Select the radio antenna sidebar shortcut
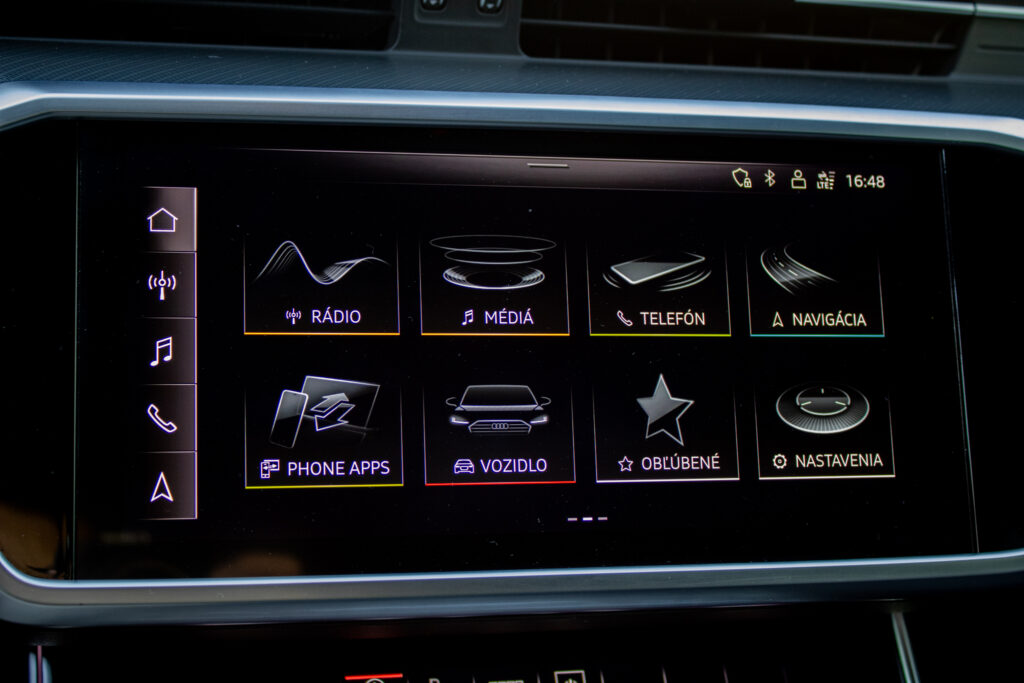1024x683 pixels. pos(162,285)
